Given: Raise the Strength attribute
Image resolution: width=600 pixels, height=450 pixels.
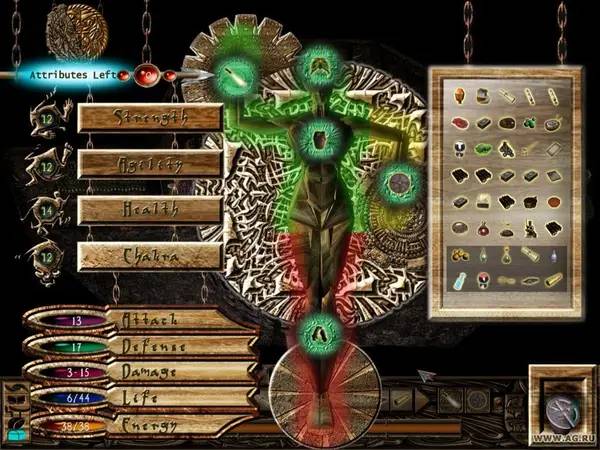Looking at the screenshot, I should point(150,115).
